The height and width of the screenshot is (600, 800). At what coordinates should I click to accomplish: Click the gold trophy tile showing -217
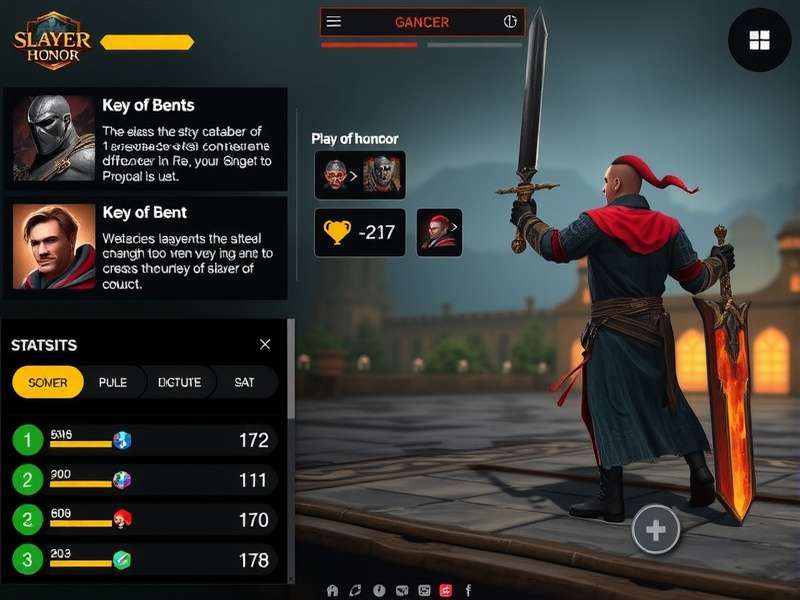pos(360,233)
